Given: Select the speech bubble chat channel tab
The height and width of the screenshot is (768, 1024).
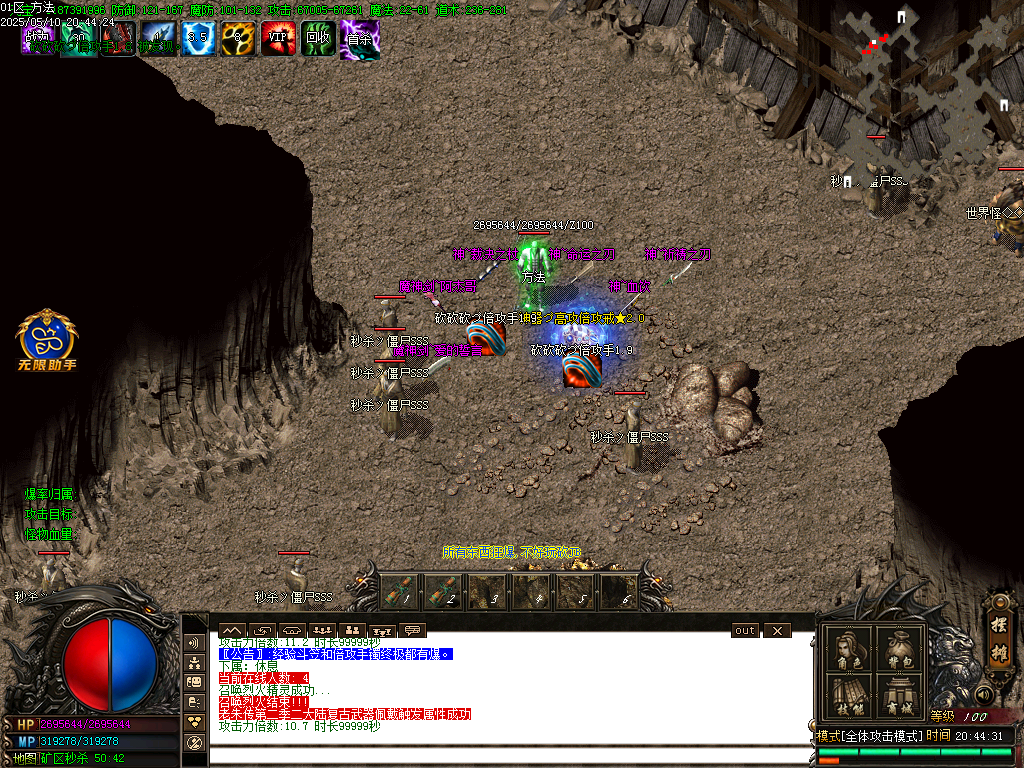Looking at the screenshot, I should 411,631.
